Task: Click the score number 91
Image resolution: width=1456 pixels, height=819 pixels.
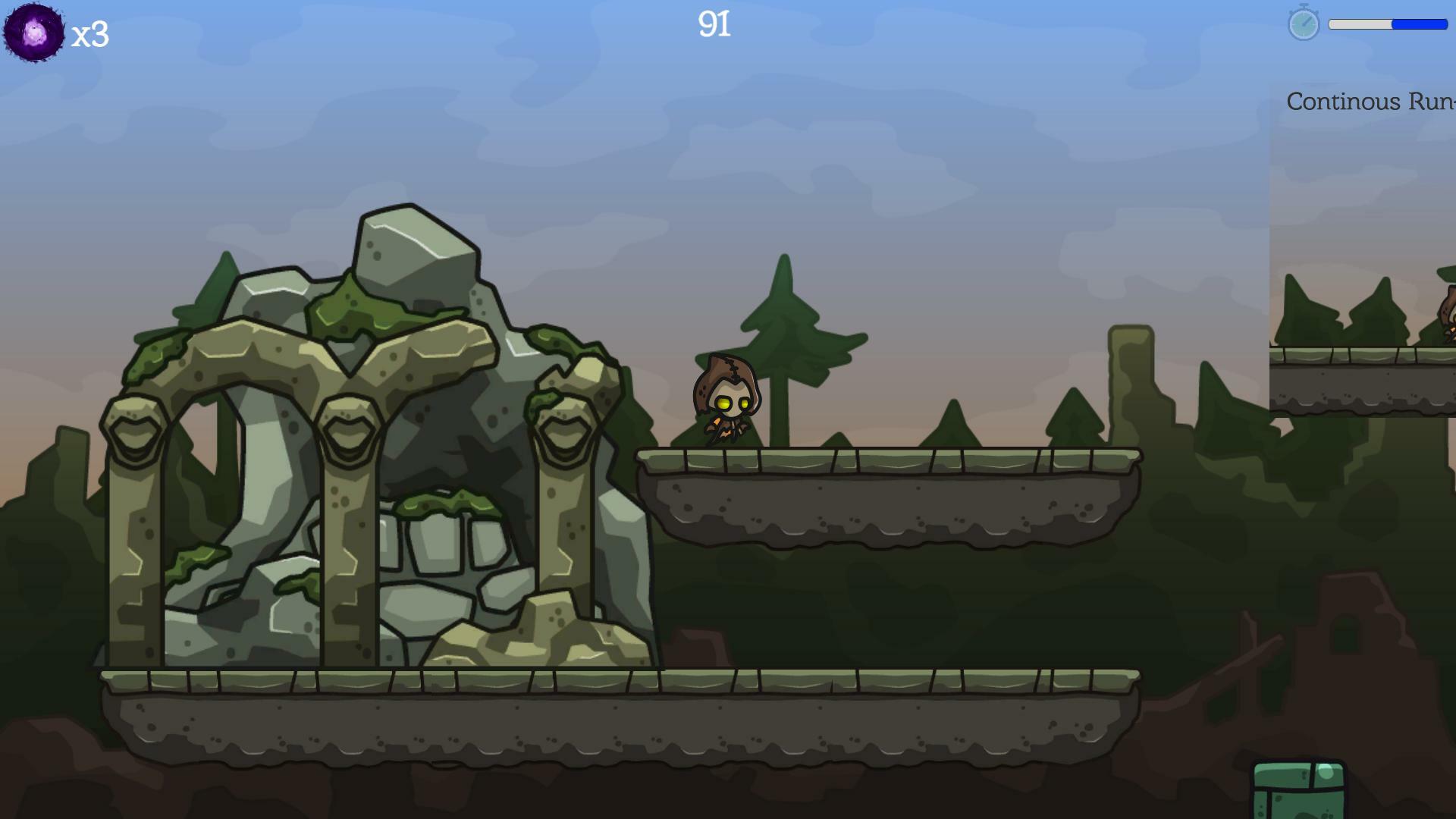Action: click(713, 24)
